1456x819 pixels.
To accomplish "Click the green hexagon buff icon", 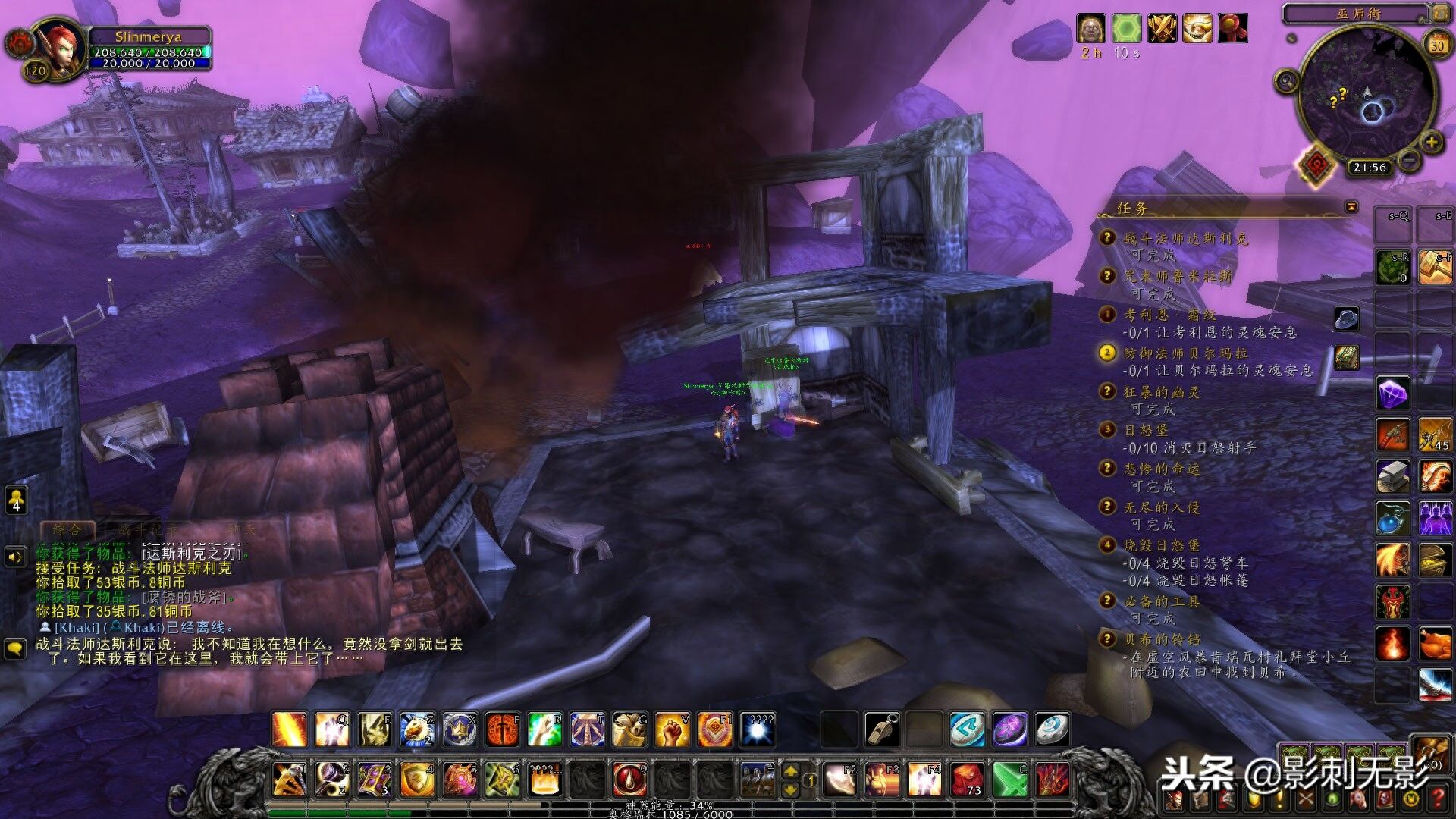I will pos(1126,29).
